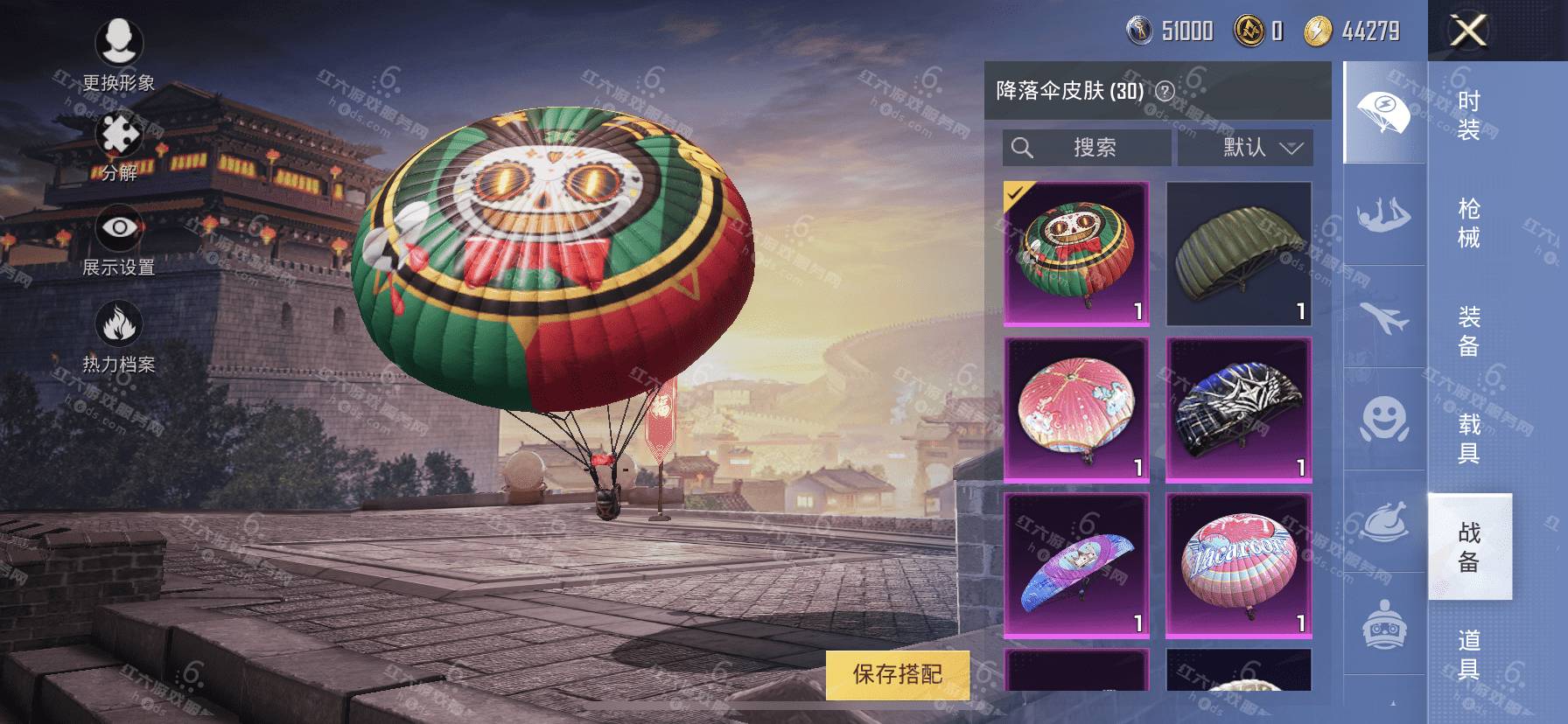Screen dimensions: 1568x724
Task: Choose the black and blue web parachute skin
Action: [1238, 410]
